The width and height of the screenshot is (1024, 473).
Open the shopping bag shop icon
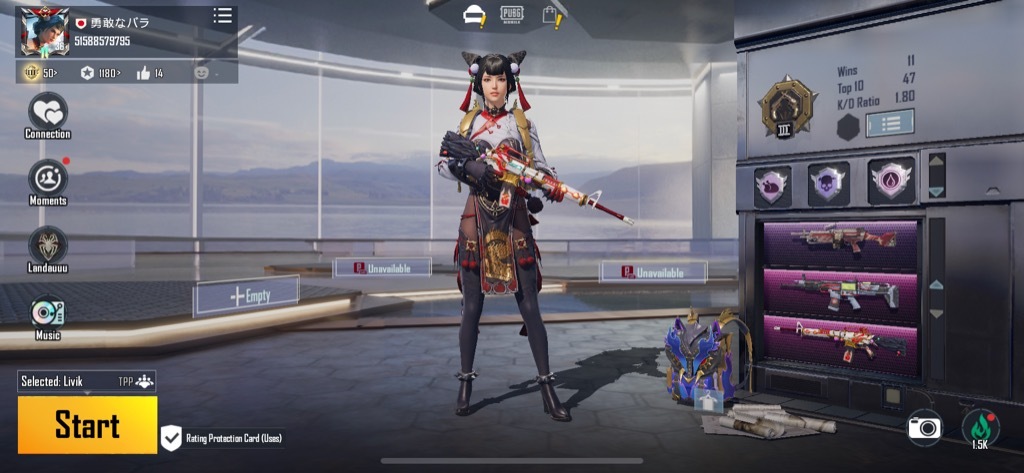[x=550, y=14]
